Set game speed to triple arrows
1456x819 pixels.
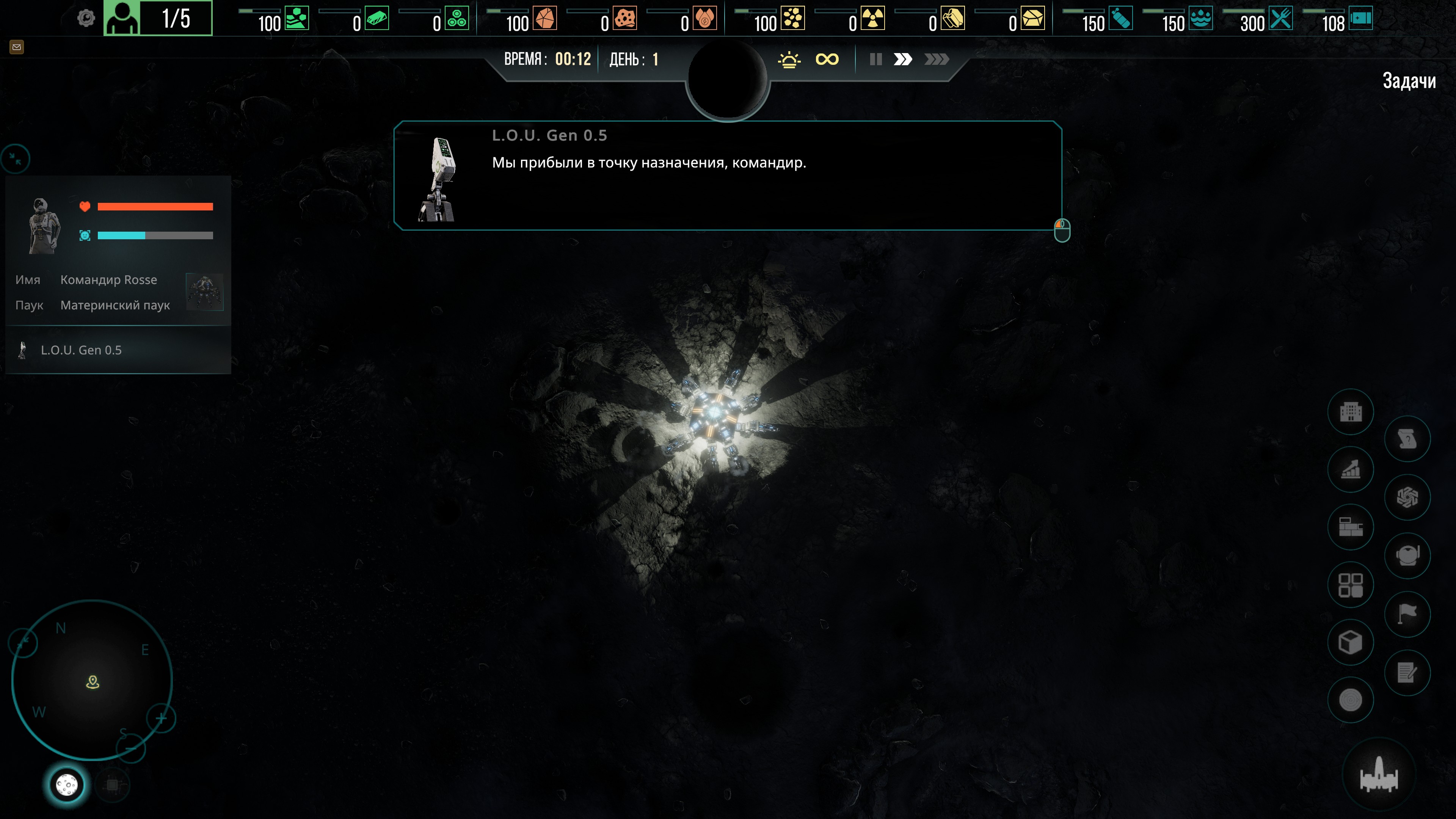[936, 60]
